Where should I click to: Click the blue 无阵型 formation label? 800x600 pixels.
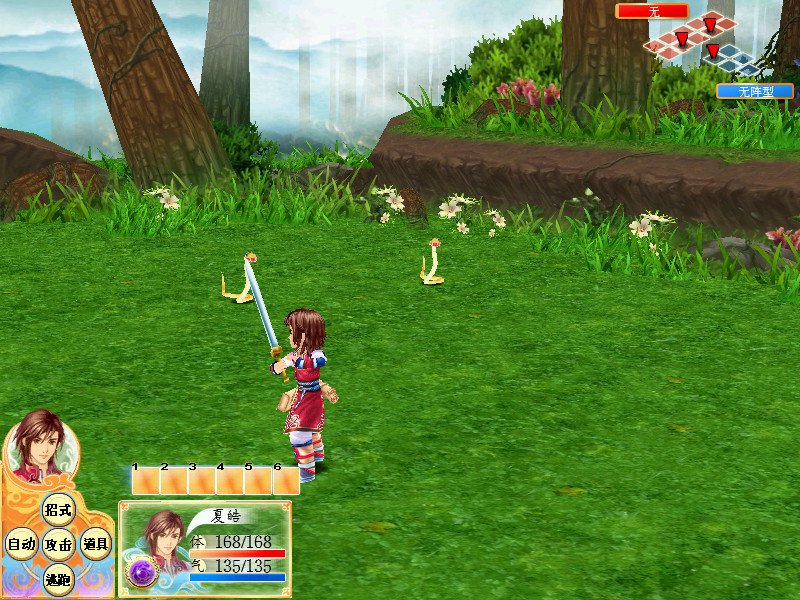click(x=755, y=91)
